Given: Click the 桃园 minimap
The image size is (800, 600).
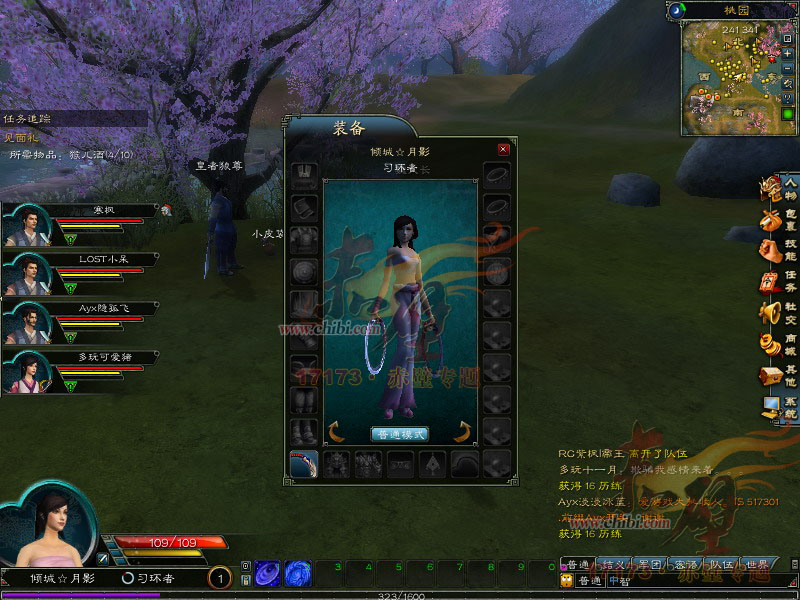Looking at the screenshot, I should pos(729,78).
